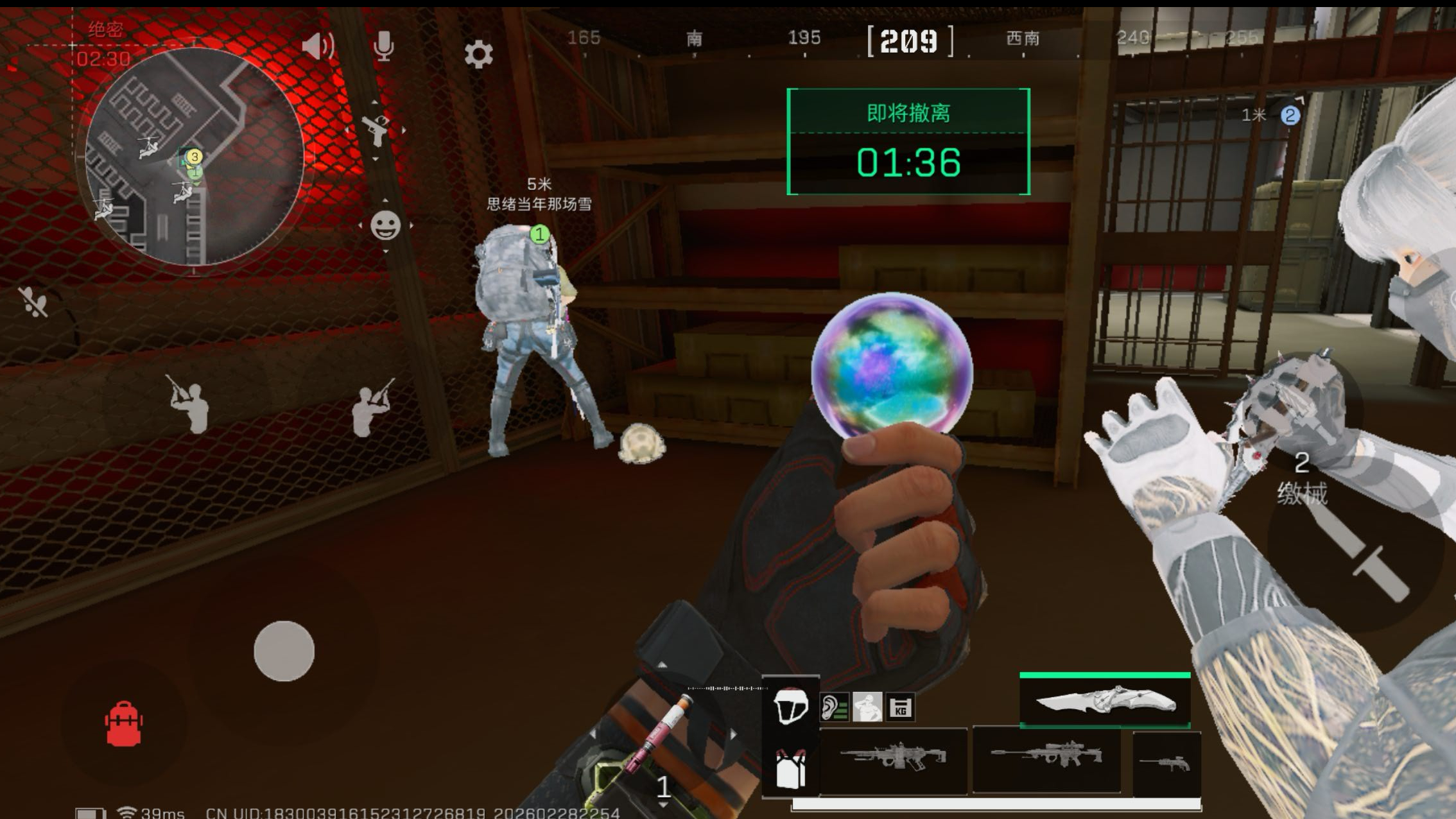Select the body armor vest icon
Image resolution: width=1456 pixels, height=819 pixels.
point(790,768)
